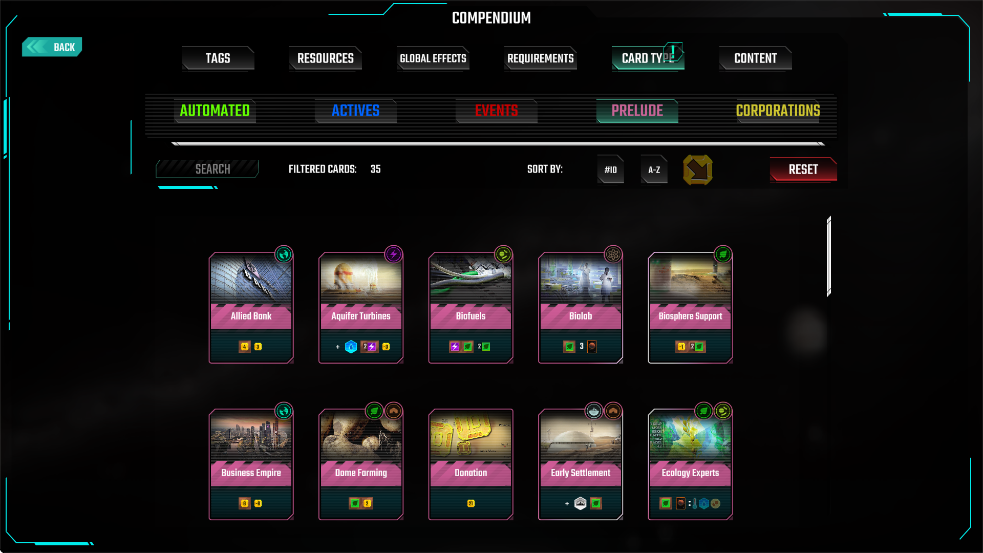Choose the Donation card
The height and width of the screenshot is (553, 983).
471,464
